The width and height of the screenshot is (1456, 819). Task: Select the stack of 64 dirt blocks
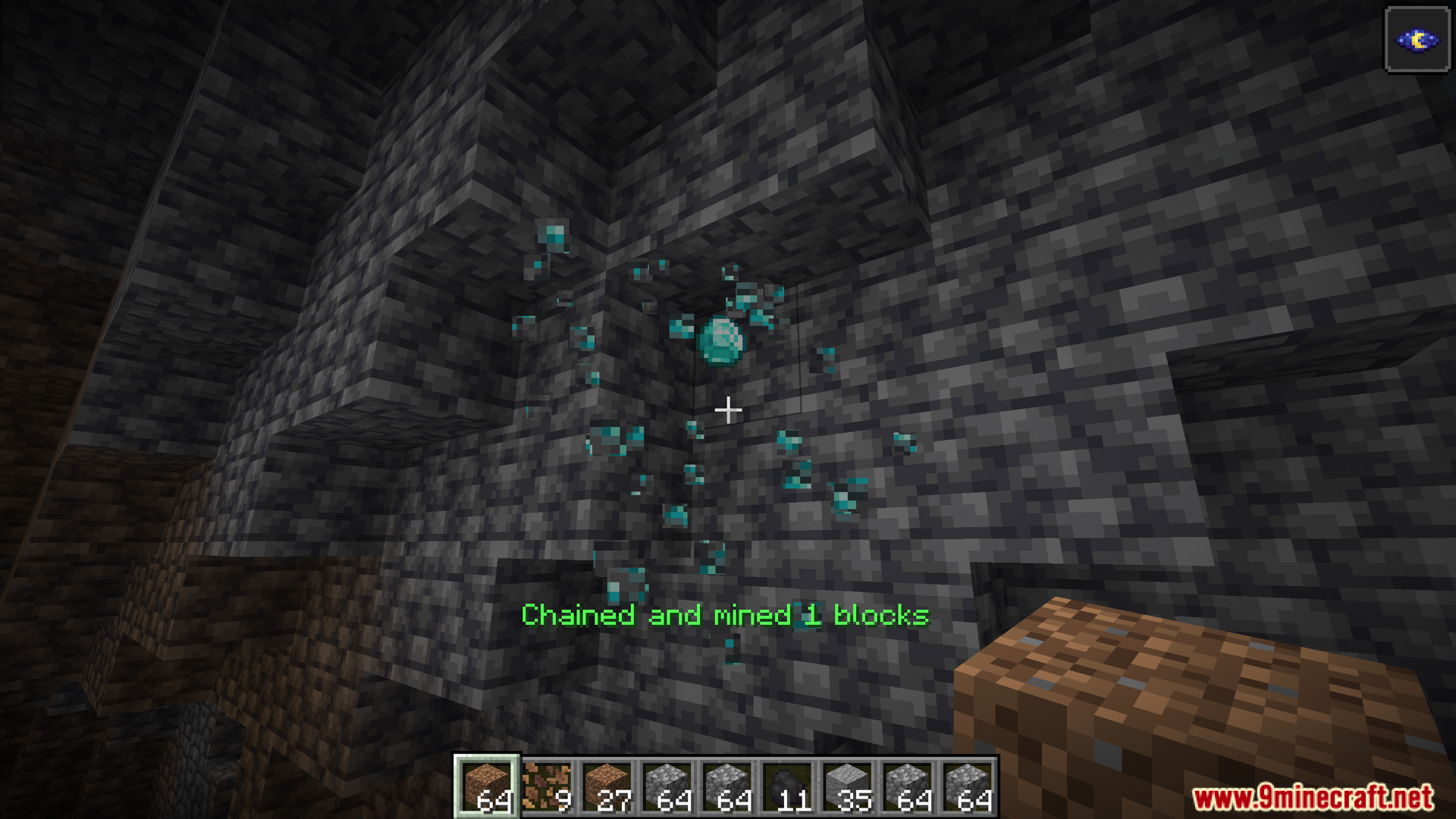(486, 786)
